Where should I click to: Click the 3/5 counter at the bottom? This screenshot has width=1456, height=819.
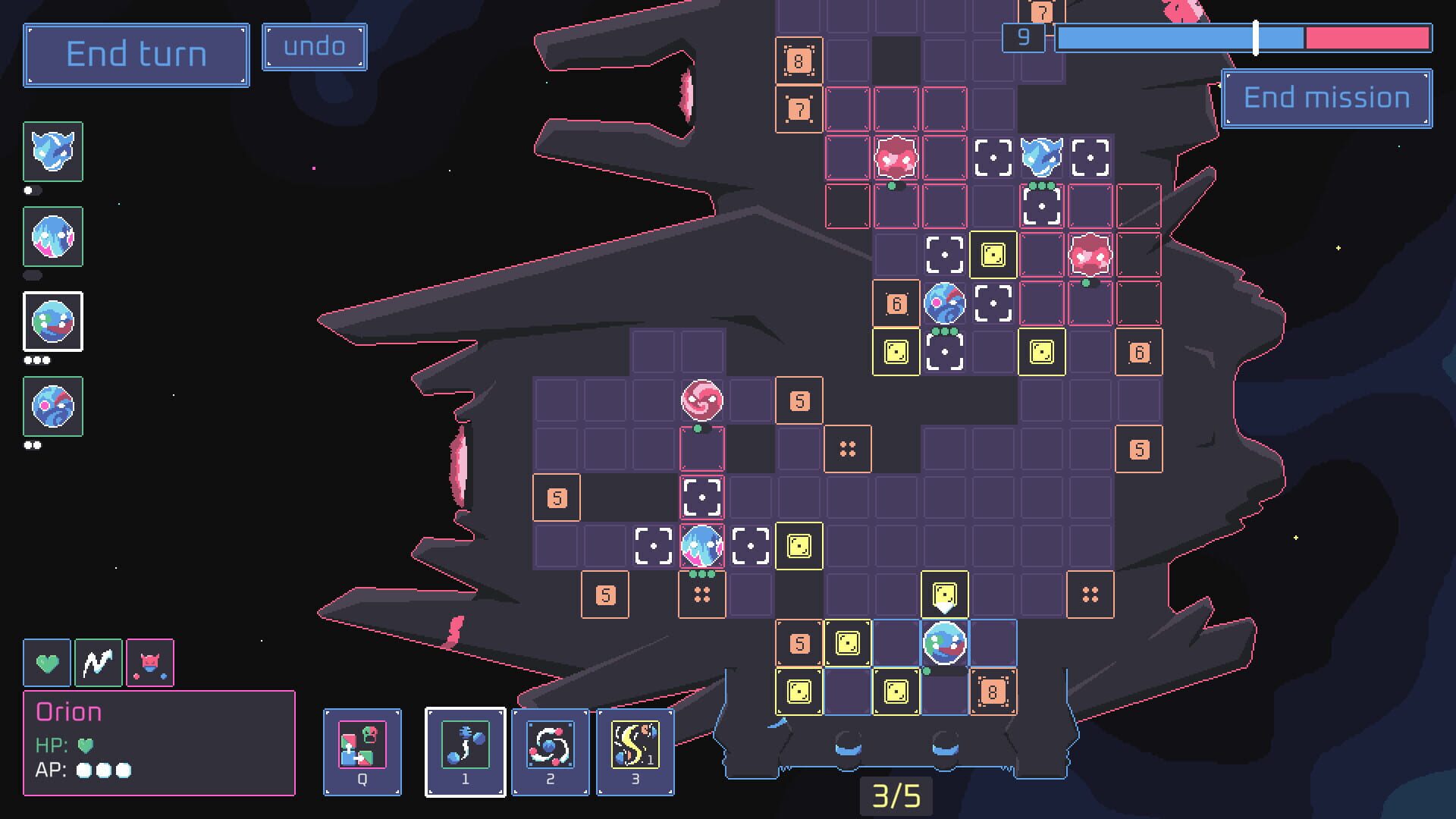pyautogui.click(x=895, y=797)
